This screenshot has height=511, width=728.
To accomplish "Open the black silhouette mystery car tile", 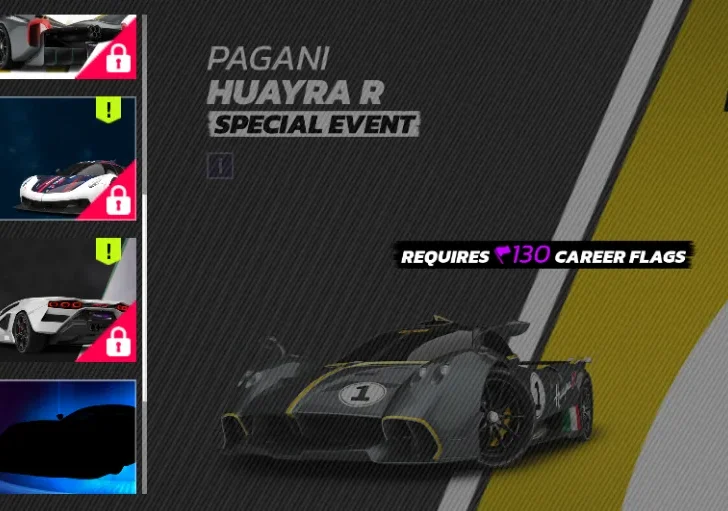I will (67, 435).
